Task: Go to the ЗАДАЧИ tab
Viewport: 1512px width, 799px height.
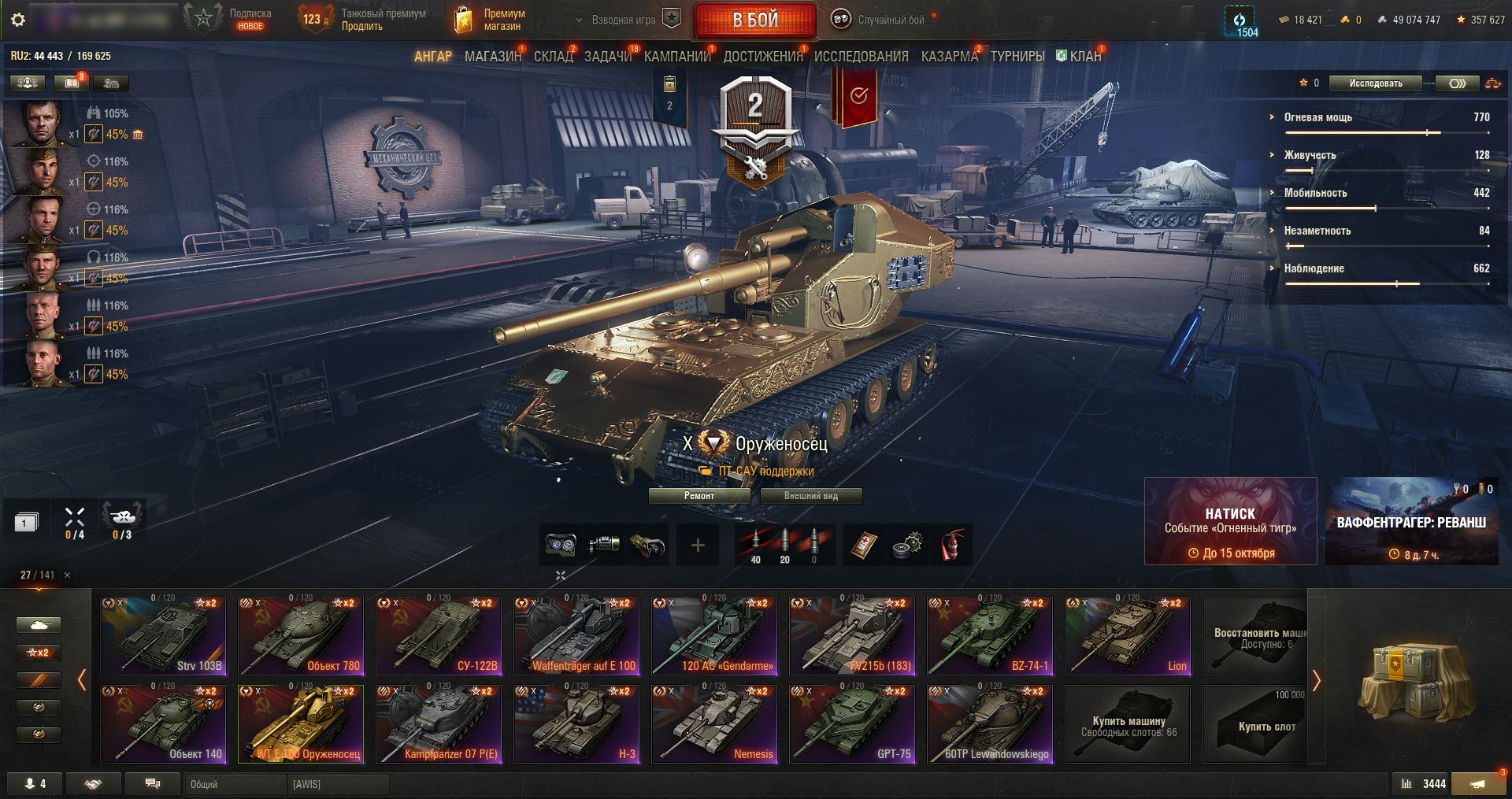Action: [608, 57]
